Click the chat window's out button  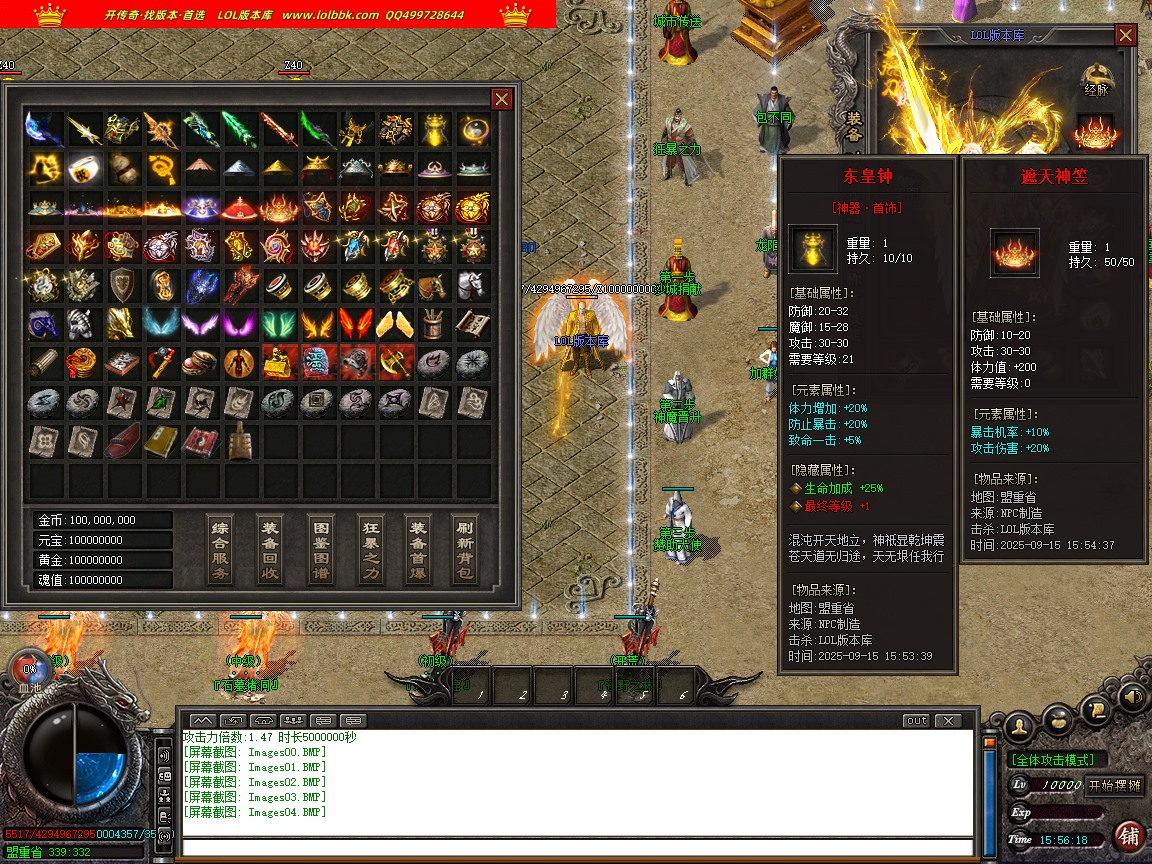tap(916, 720)
